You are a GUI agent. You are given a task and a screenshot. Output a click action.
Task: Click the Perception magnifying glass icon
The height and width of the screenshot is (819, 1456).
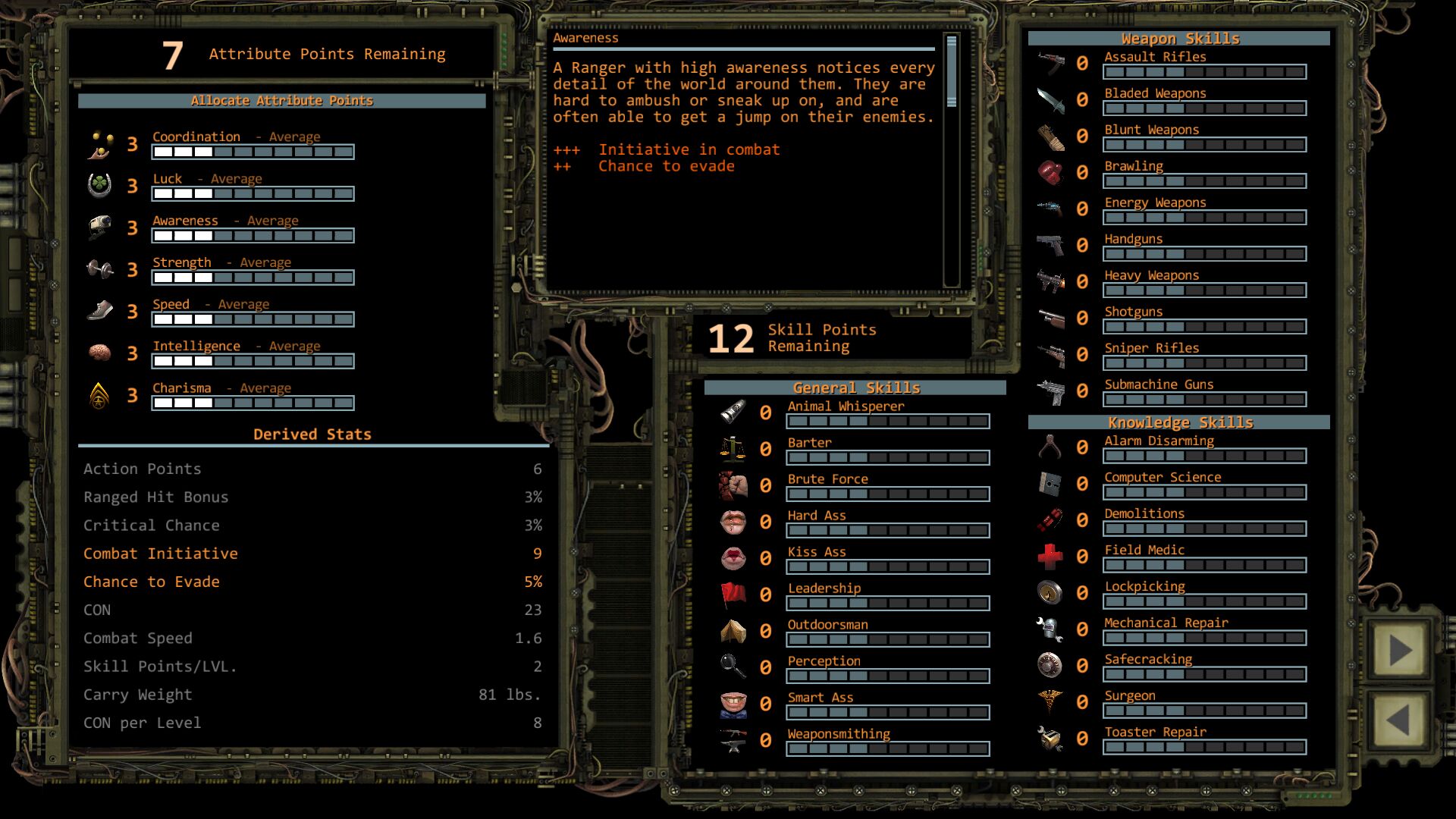coord(733,666)
